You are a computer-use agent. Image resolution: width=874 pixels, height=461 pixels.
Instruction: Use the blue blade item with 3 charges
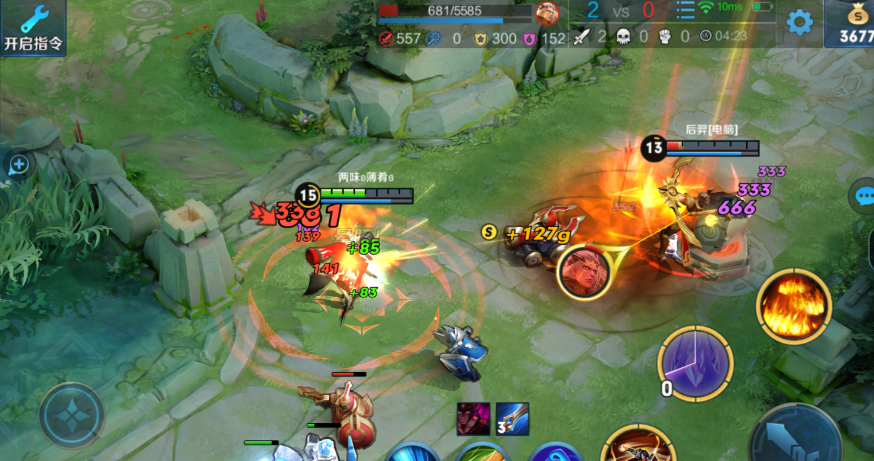[x=512, y=419]
